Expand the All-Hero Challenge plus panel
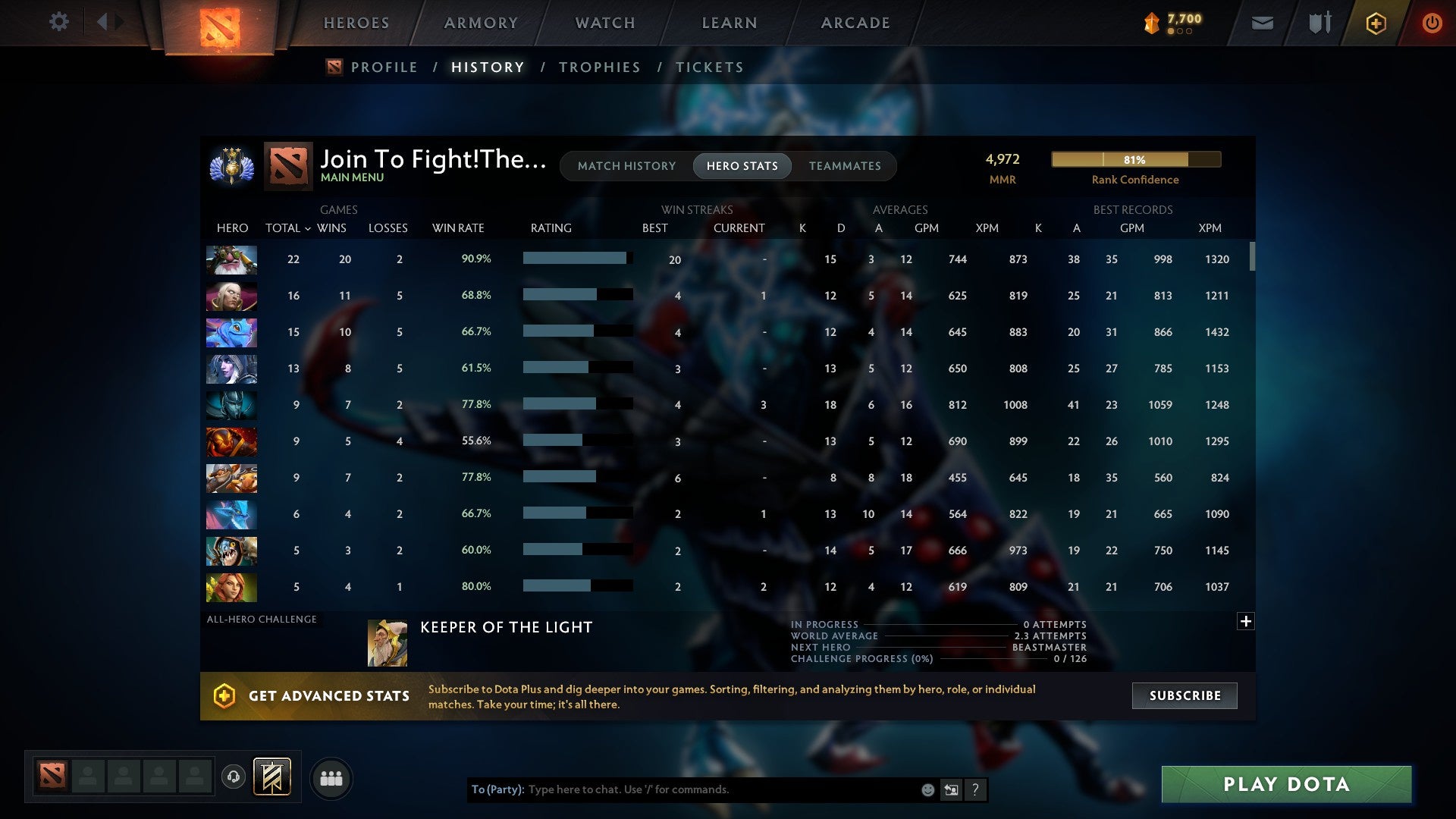The height and width of the screenshot is (819, 1456). click(x=1245, y=621)
